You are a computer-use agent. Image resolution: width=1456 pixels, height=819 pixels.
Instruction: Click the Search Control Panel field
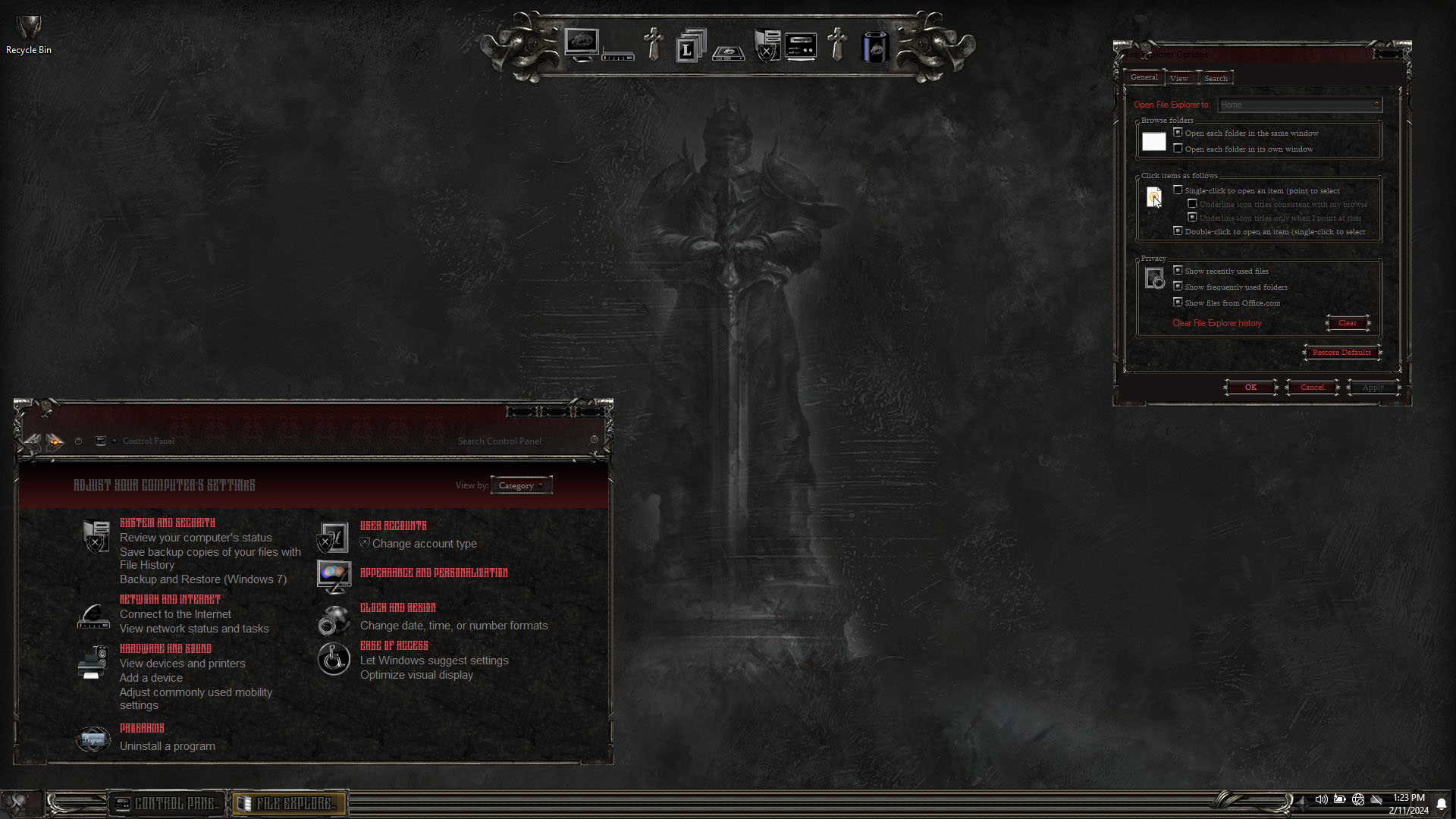[516, 441]
